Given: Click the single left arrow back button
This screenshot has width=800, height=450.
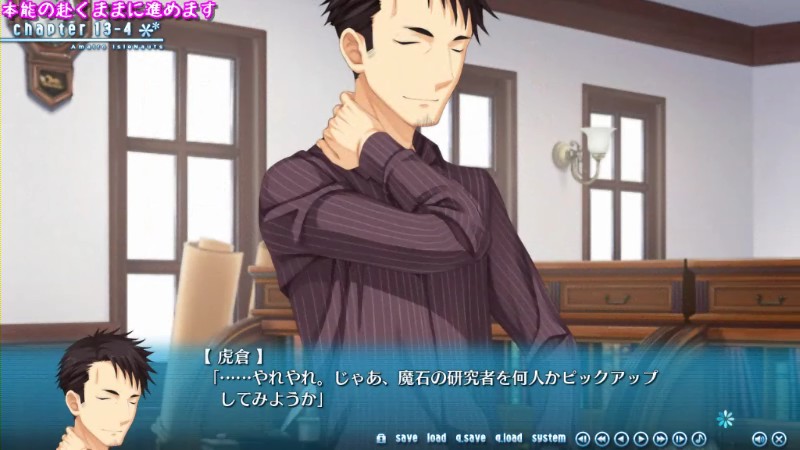Looking at the screenshot, I should click(621, 438).
